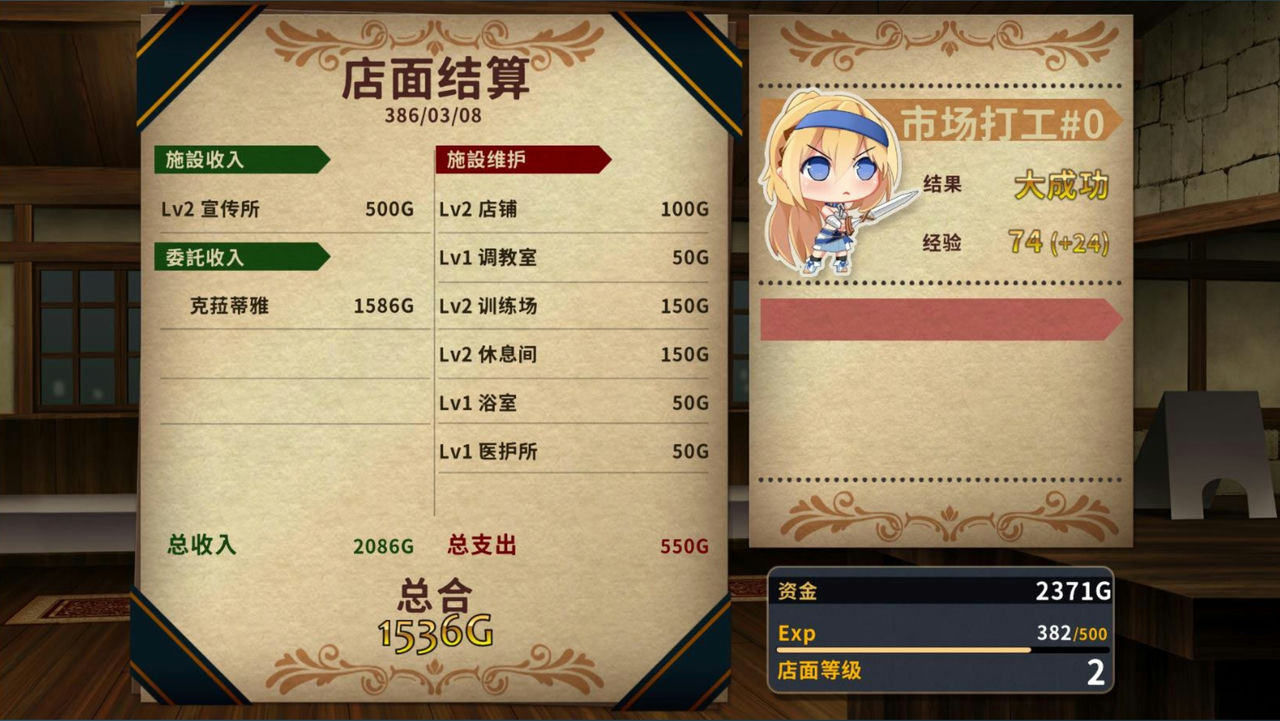Image resolution: width=1280 pixels, height=721 pixels.
Task: Toggle the Lv1 浴室 maintenance entry
Action: coord(570,402)
